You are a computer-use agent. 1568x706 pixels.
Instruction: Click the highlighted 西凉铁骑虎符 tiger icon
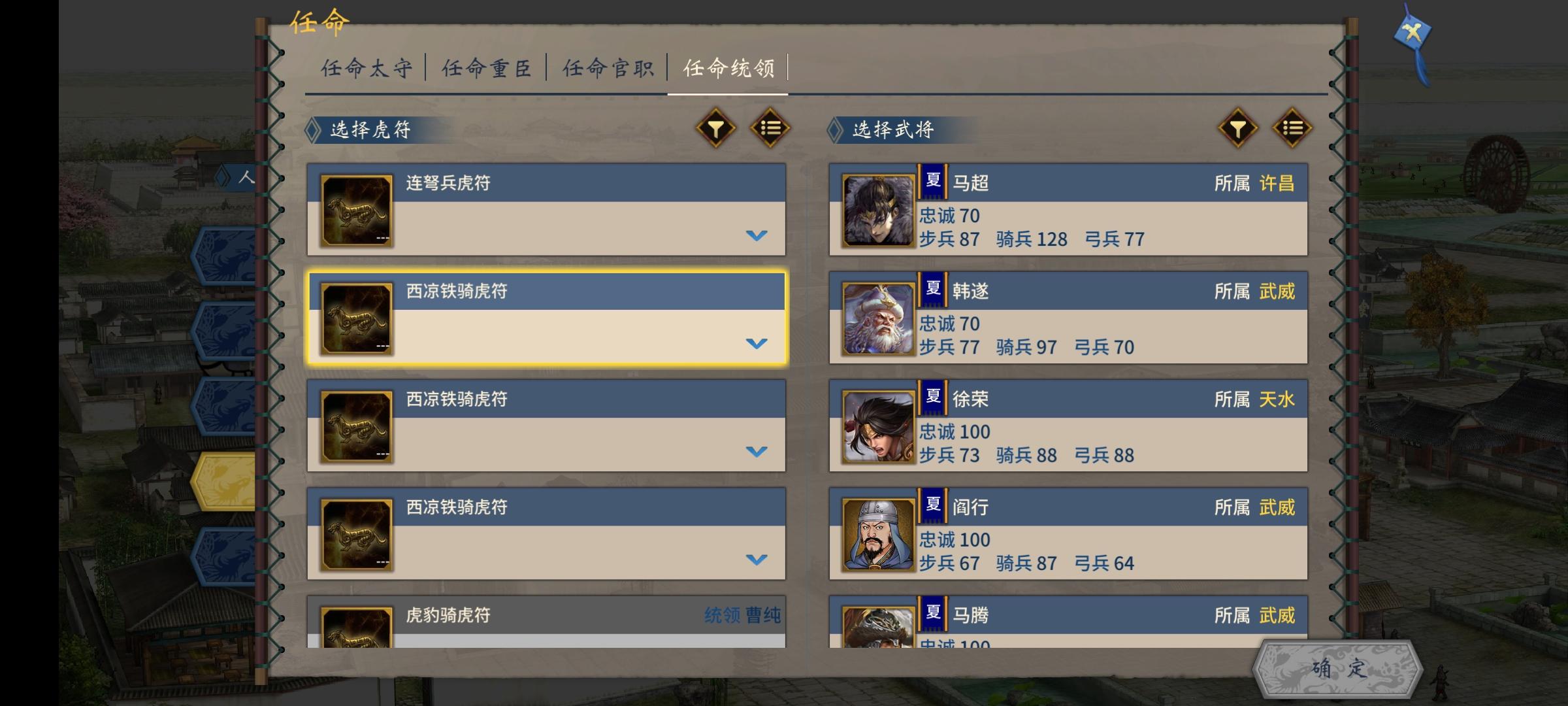tap(356, 318)
